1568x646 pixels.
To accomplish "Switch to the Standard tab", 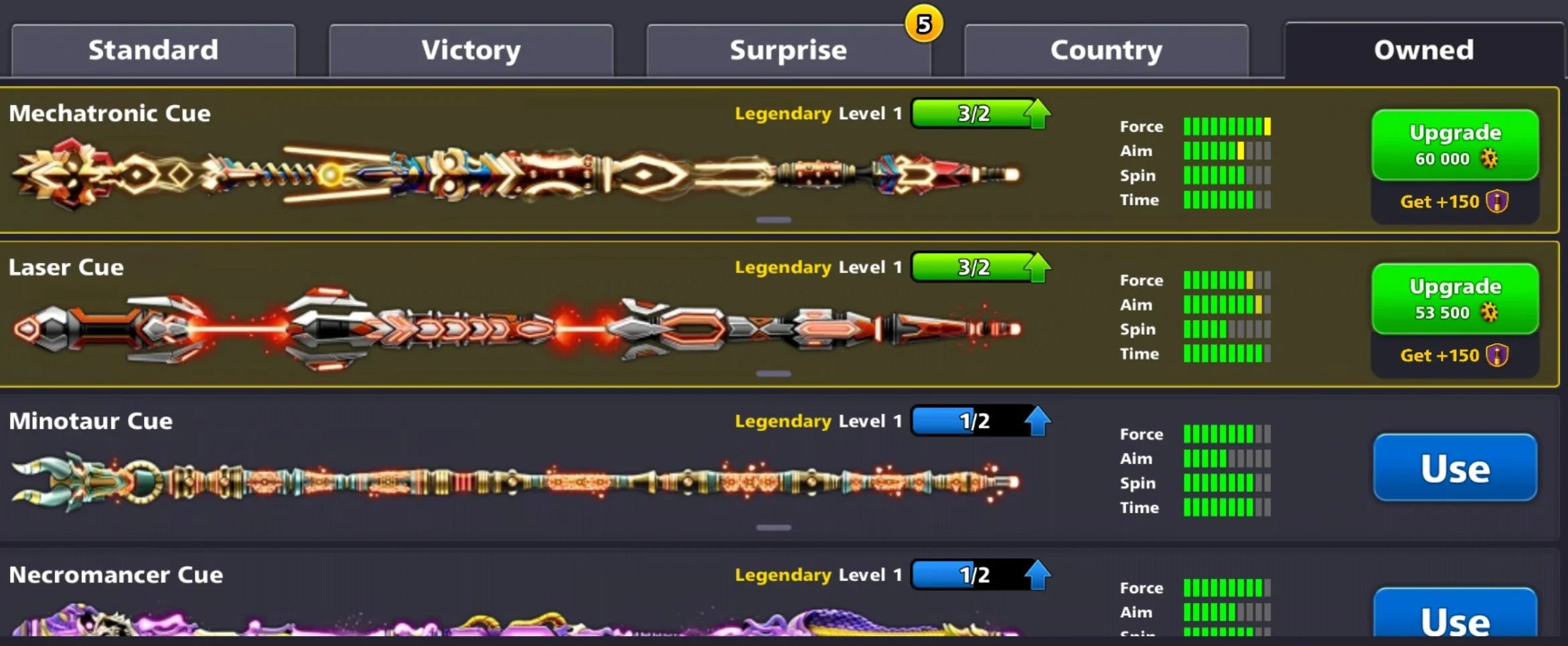I will coord(153,49).
